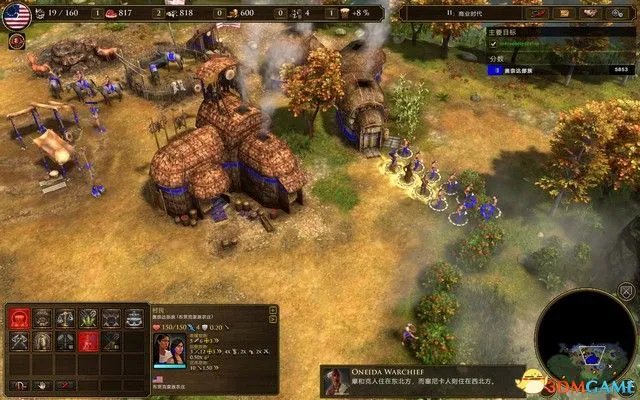This screenshot has width=640, height=400.
Task: Click the Oneida Warchief portrait in the message bar
Action: [x=336, y=381]
